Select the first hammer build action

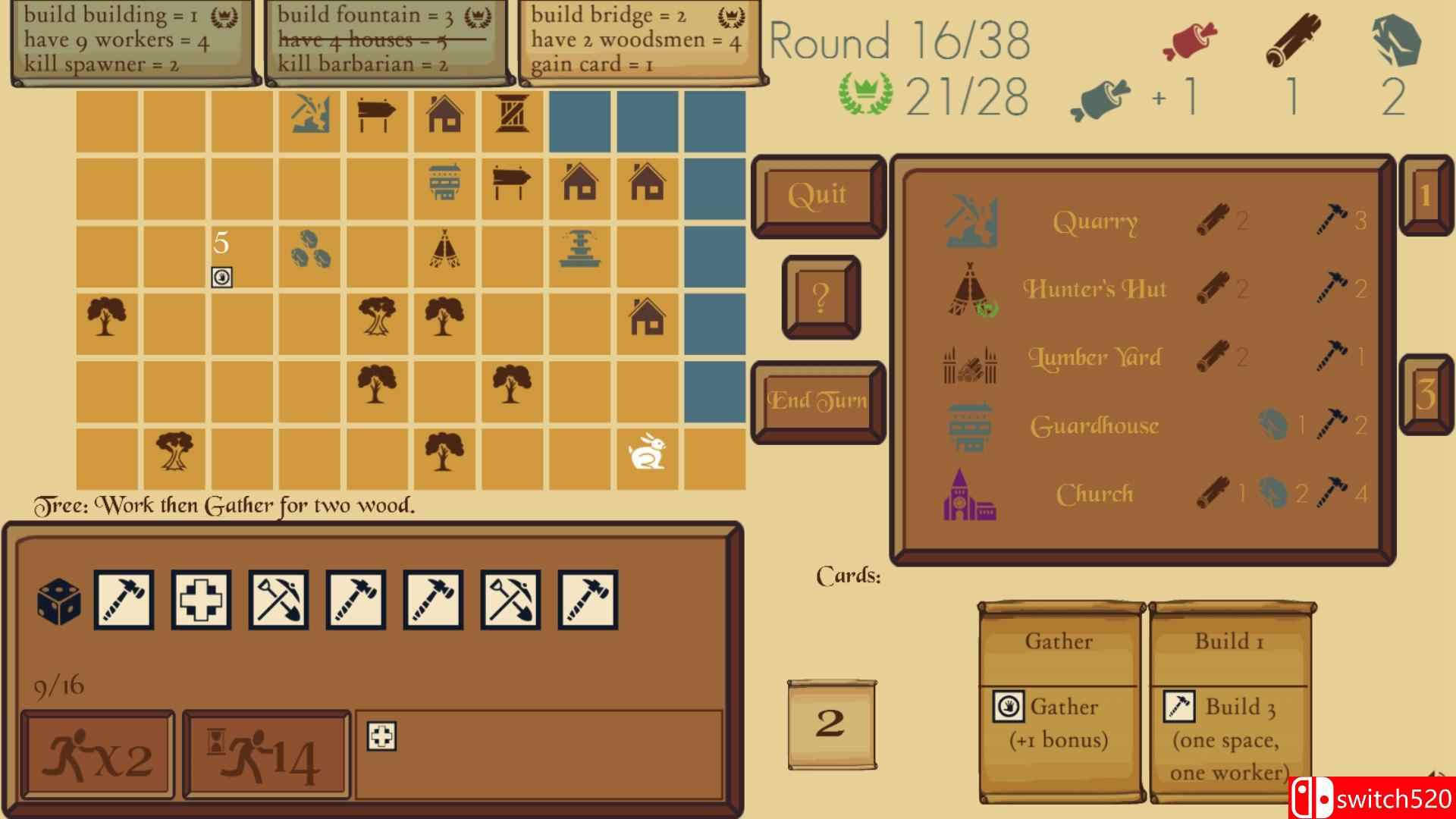tap(125, 598)
